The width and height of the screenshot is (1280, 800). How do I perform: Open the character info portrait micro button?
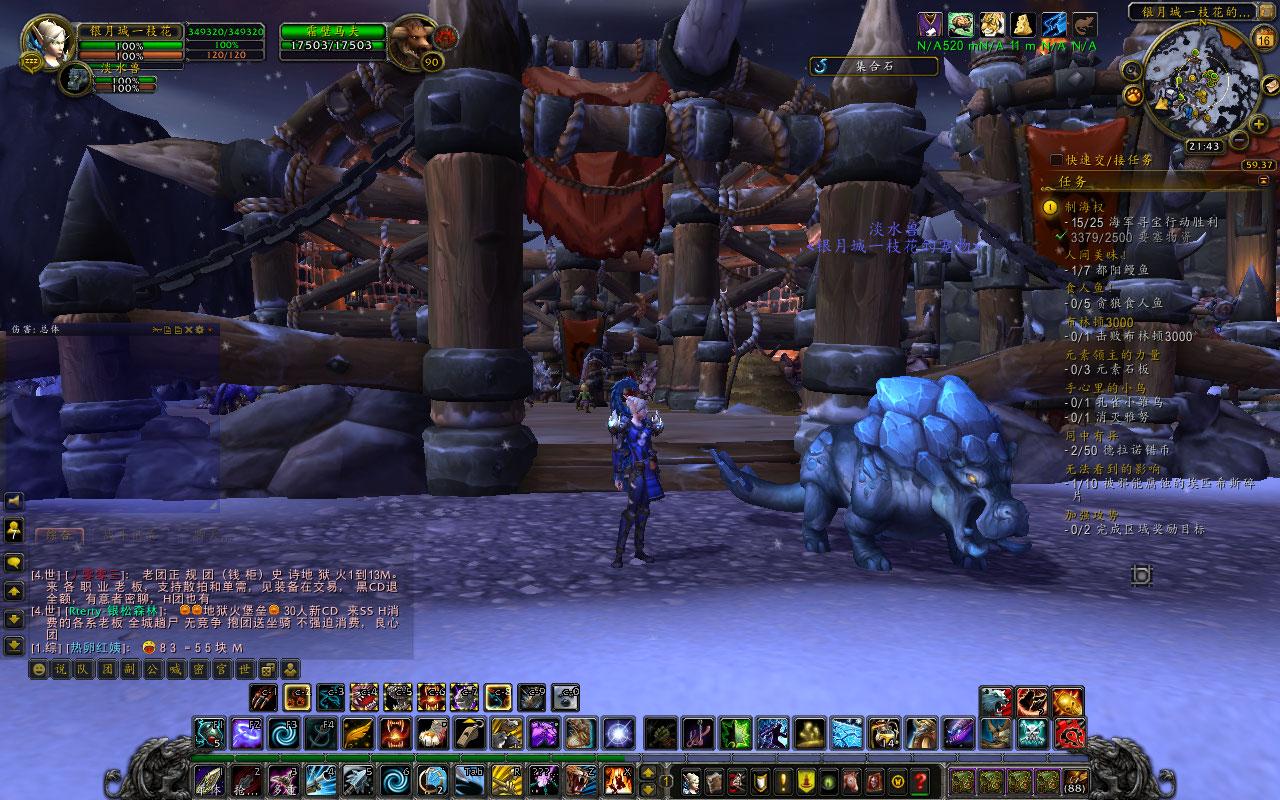(689, 780)
